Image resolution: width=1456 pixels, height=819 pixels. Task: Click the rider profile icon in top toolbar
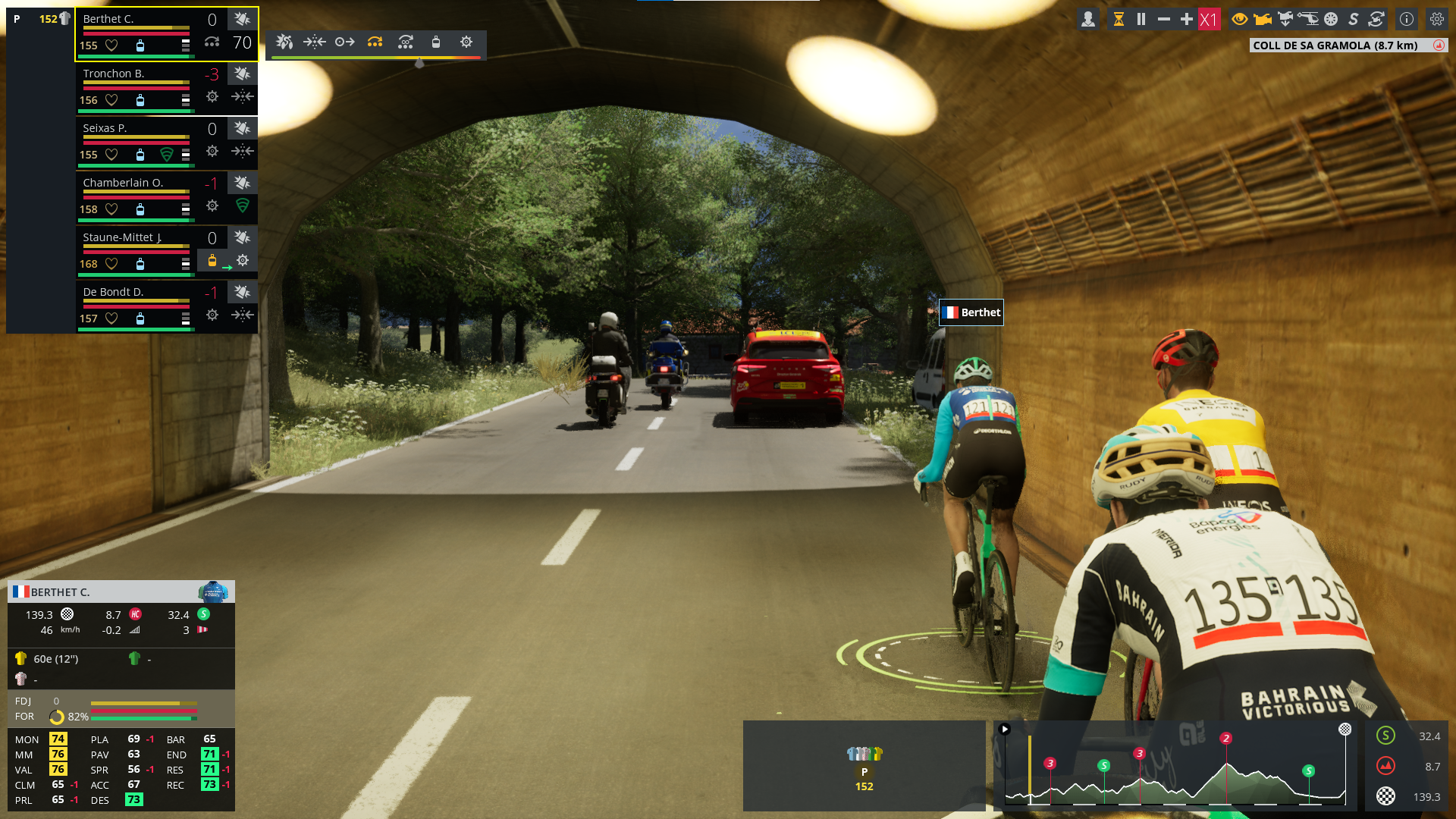coord(1088,20)
